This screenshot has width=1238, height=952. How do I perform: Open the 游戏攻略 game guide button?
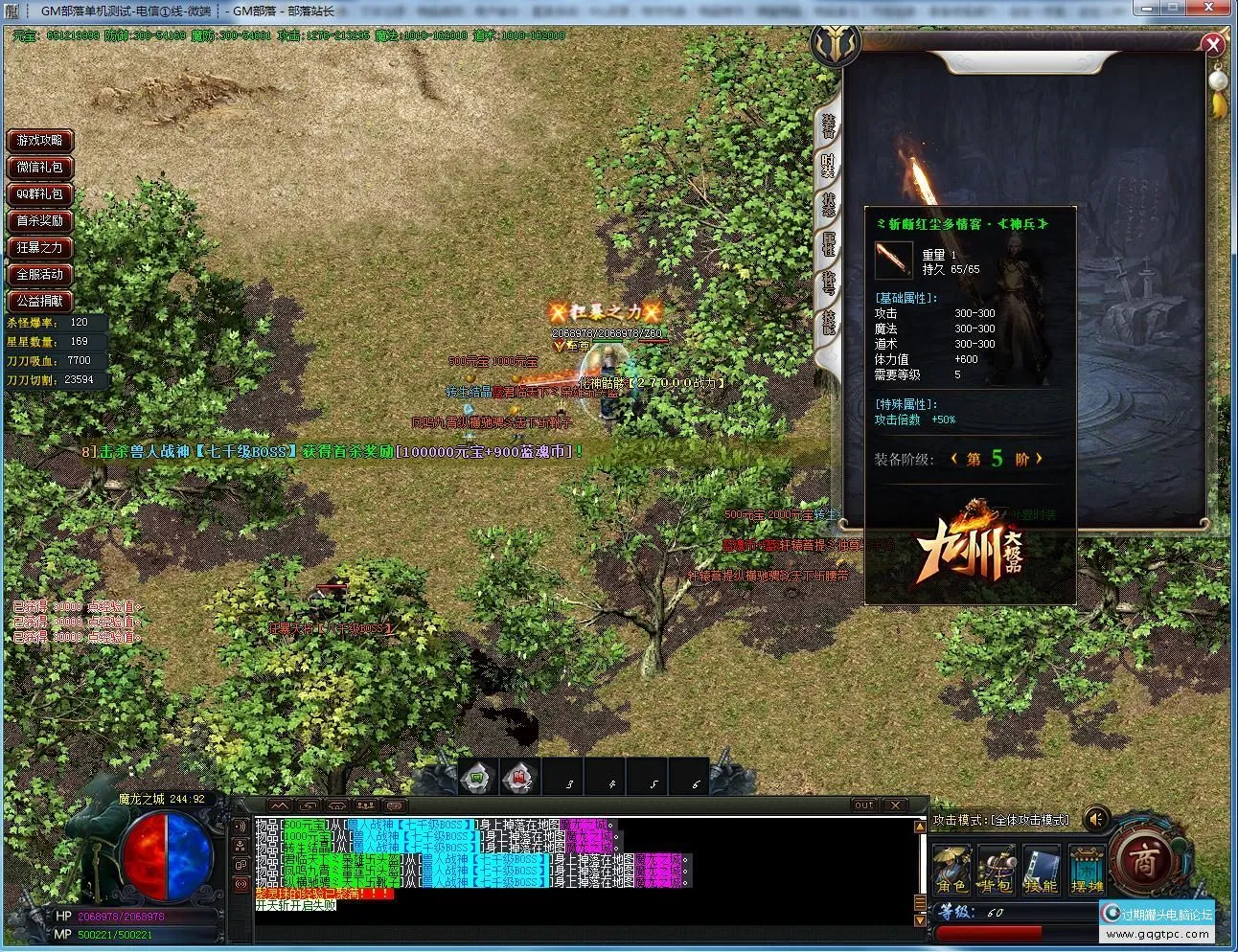(x=40, y=141)
